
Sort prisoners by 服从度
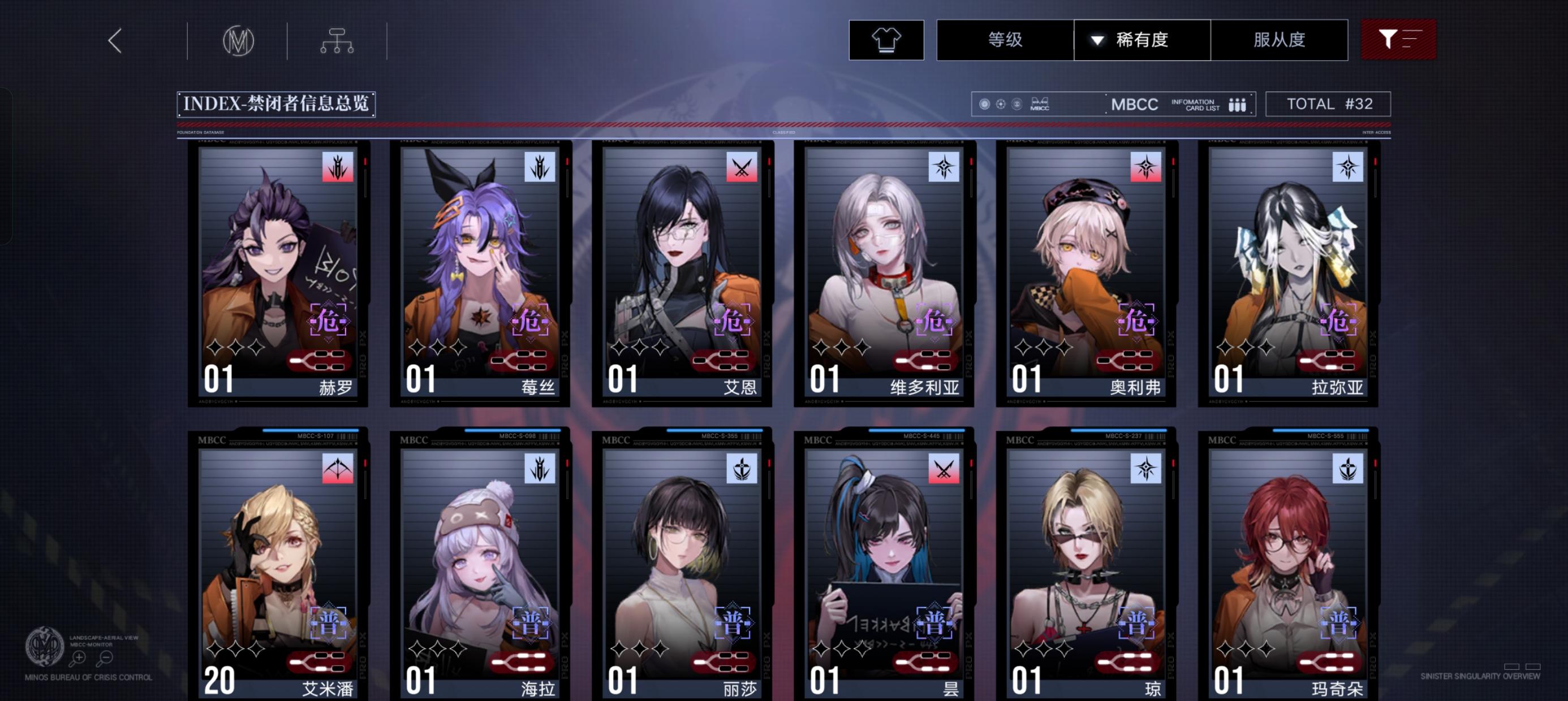[1280, 39]
